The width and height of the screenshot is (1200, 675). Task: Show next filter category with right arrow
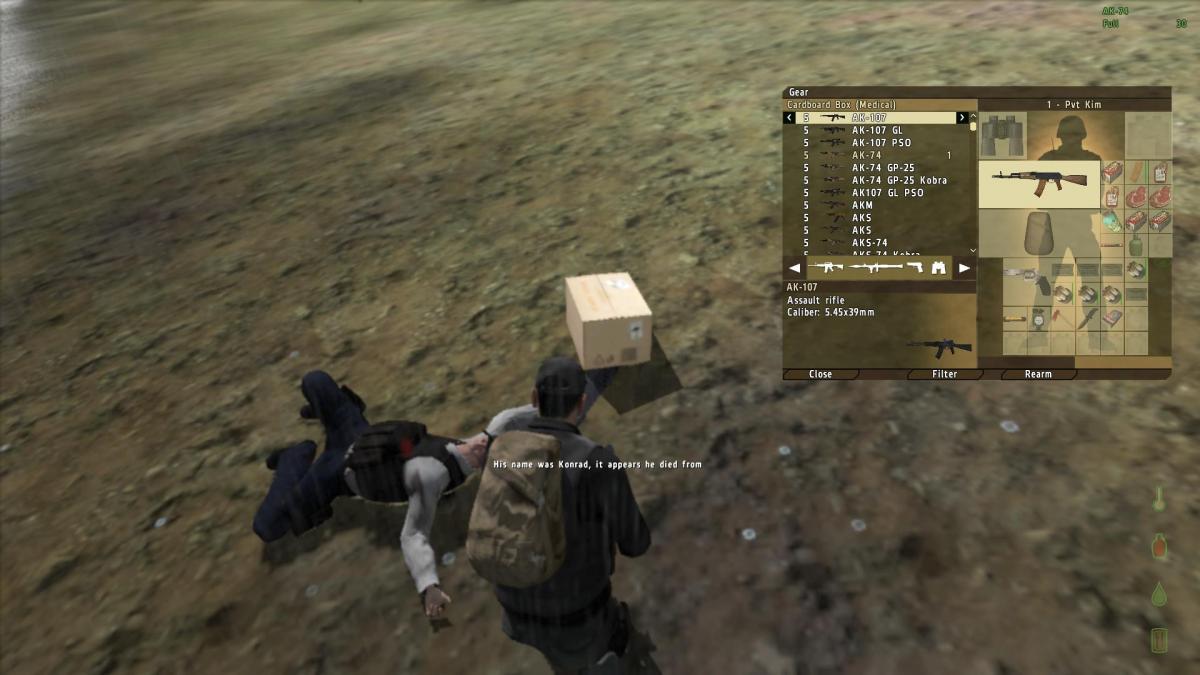tap(964, 268)
